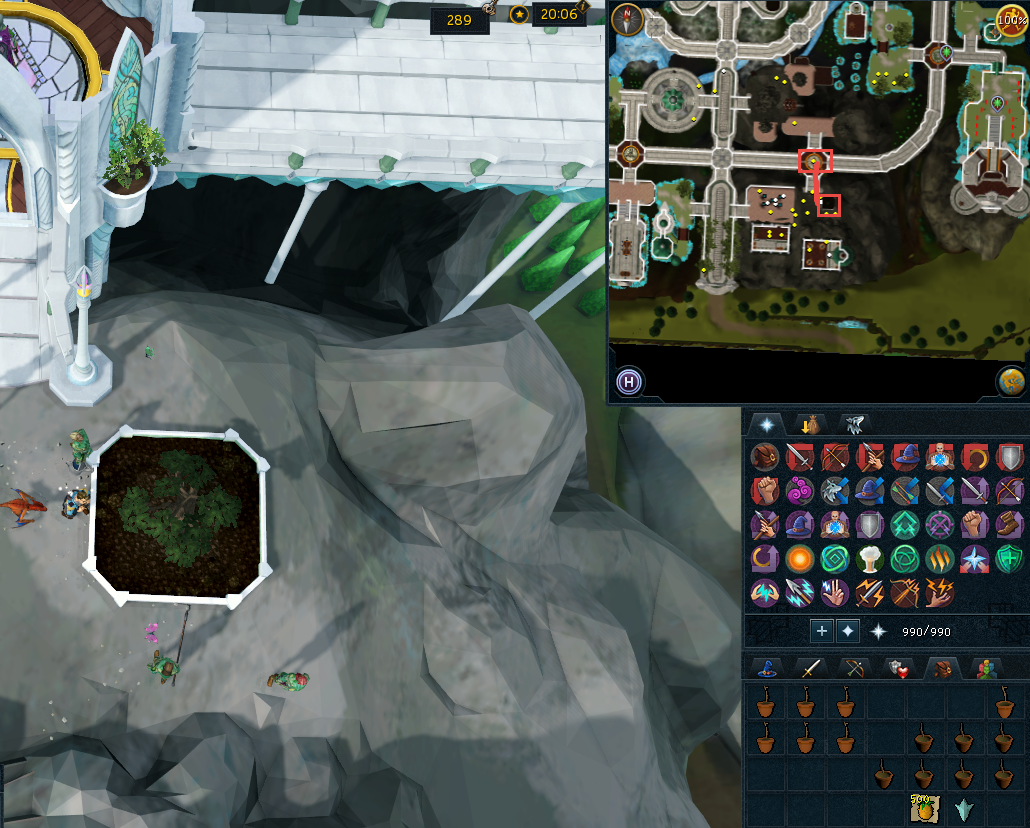Open the world map globe
This screenshot has width=1030, height=828.
click(x=1011, y=381)
